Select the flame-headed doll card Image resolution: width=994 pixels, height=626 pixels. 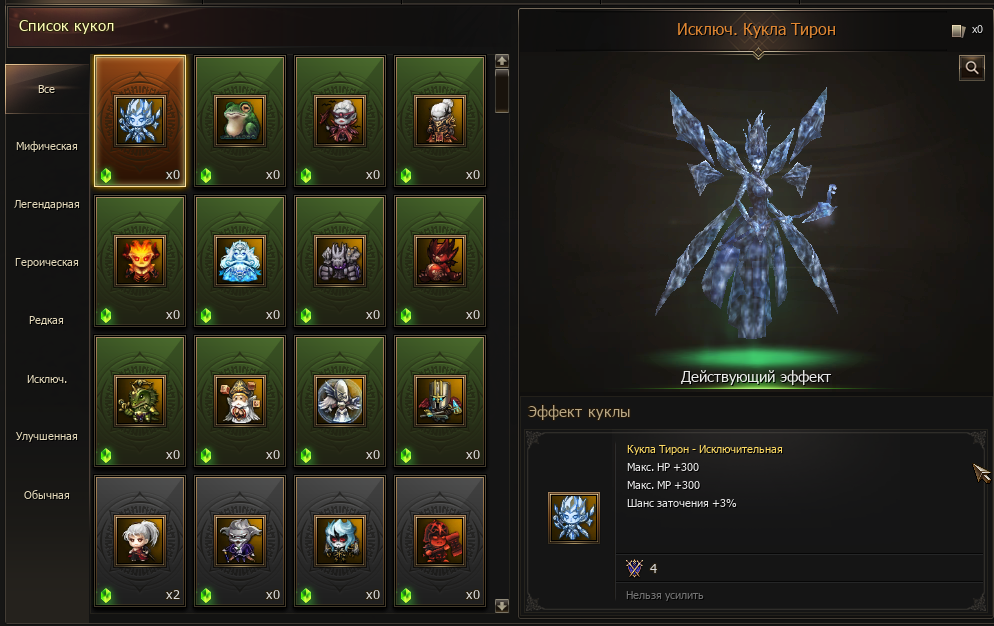click(x=140, y=261)
